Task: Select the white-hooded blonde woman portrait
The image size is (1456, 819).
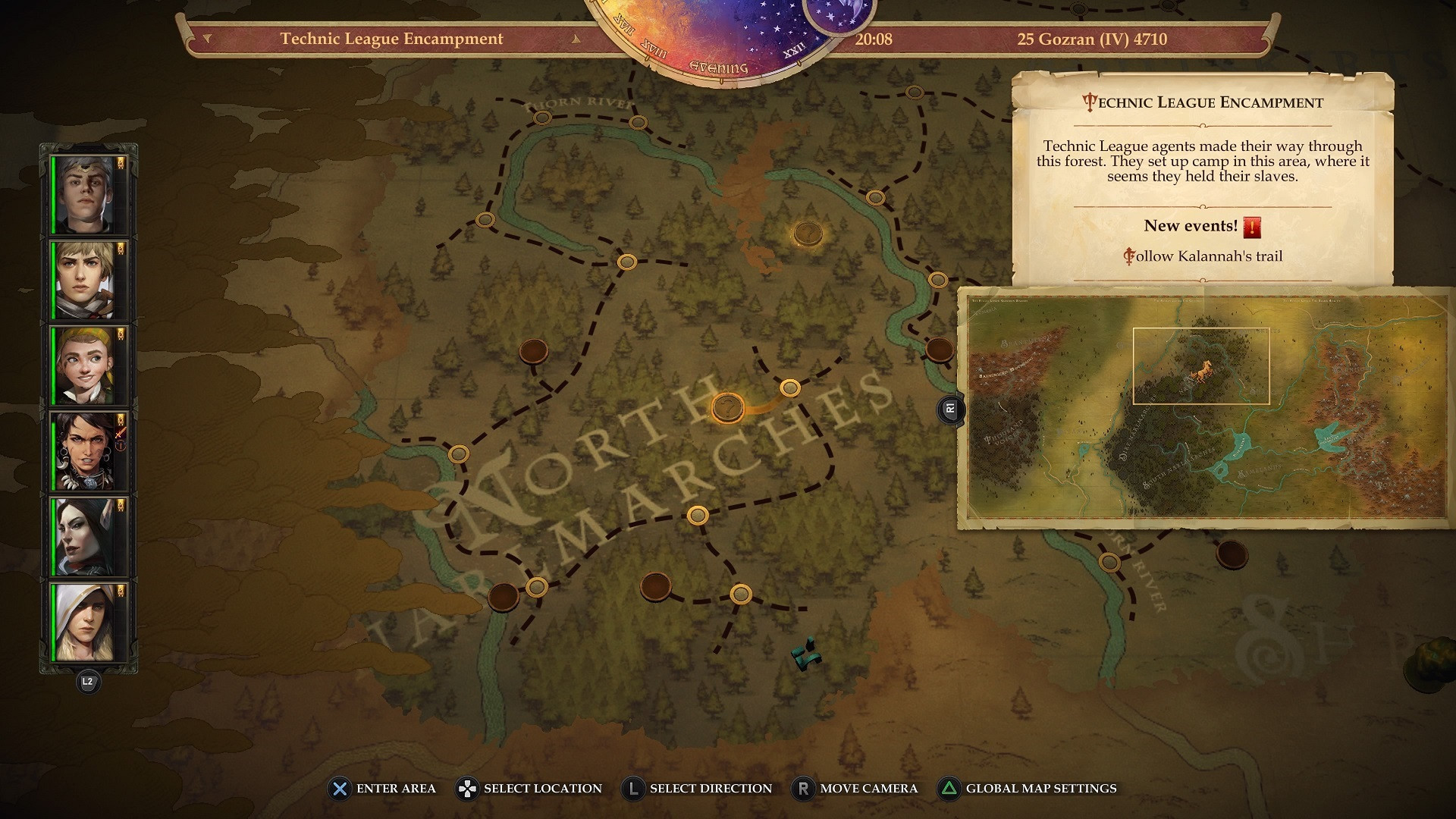Action: pyautogui.click(x=83, y=623)
